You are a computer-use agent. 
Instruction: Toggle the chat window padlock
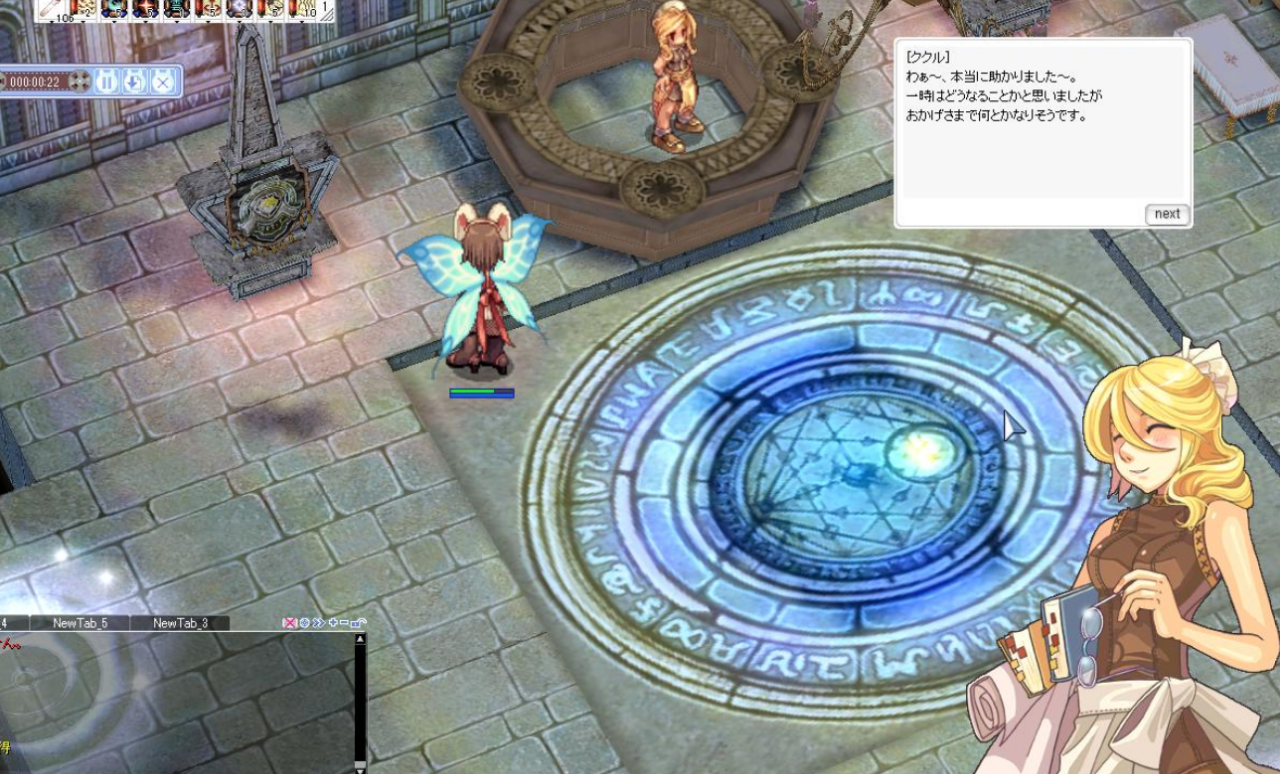(357, 622)
